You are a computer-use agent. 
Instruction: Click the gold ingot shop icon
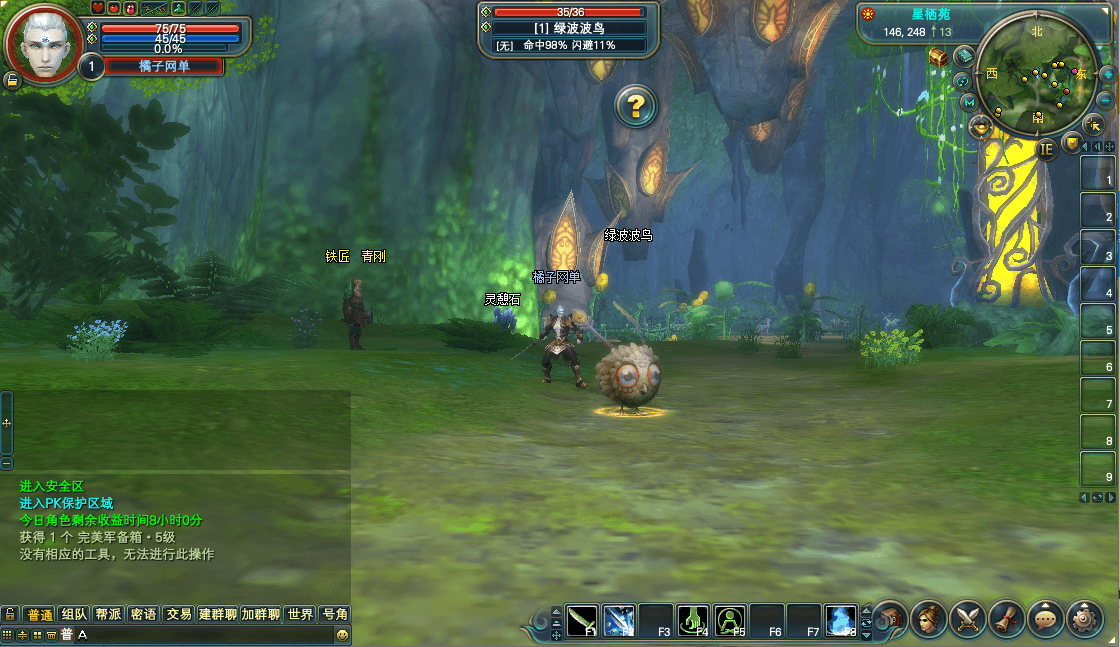(x=980, y=127)
